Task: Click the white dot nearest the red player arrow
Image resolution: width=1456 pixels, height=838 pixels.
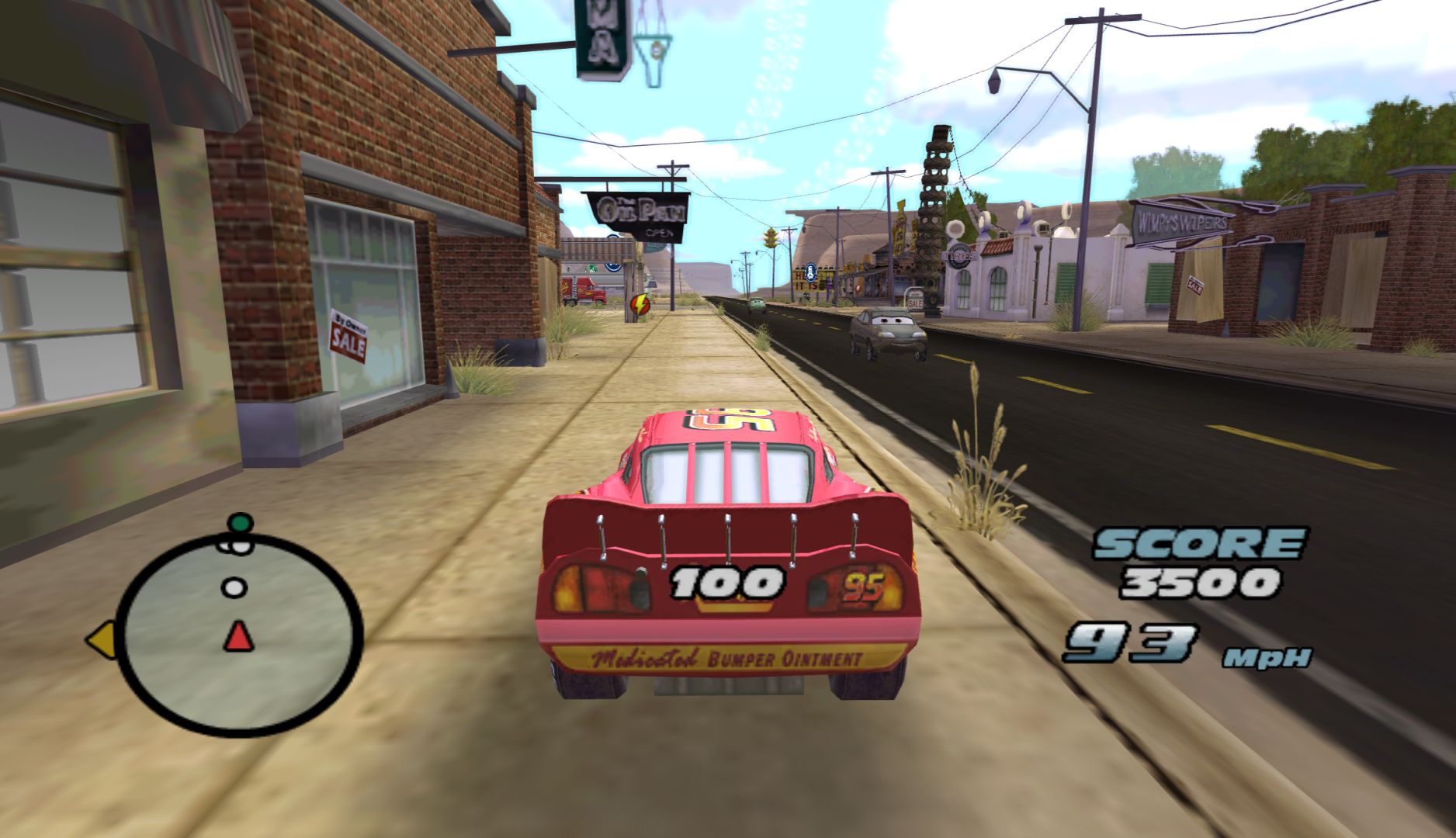Action: coord(234,587)
